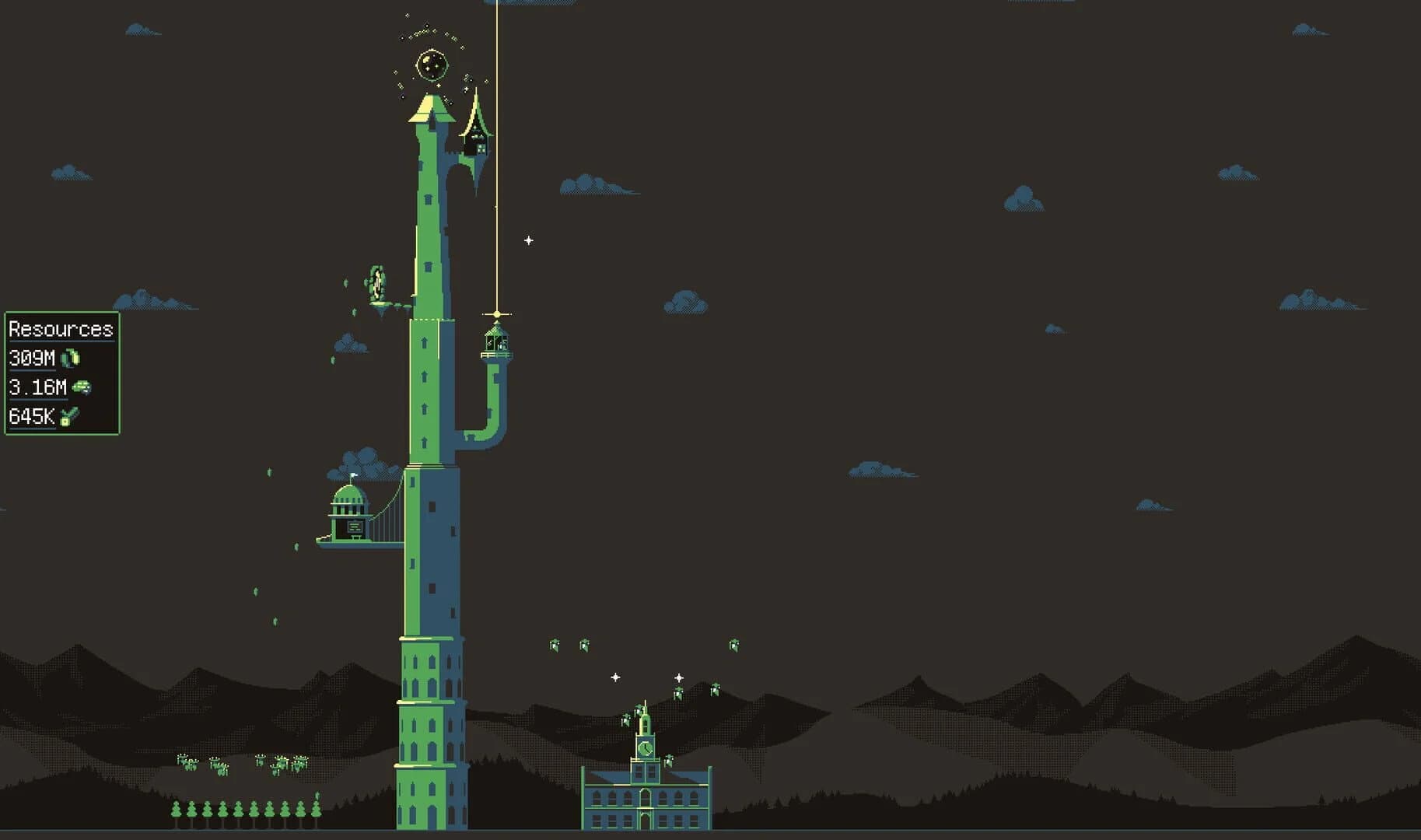Click the tool resource icon beside 645K
This screenshot has width=1421, height=840.
(68, 416)
